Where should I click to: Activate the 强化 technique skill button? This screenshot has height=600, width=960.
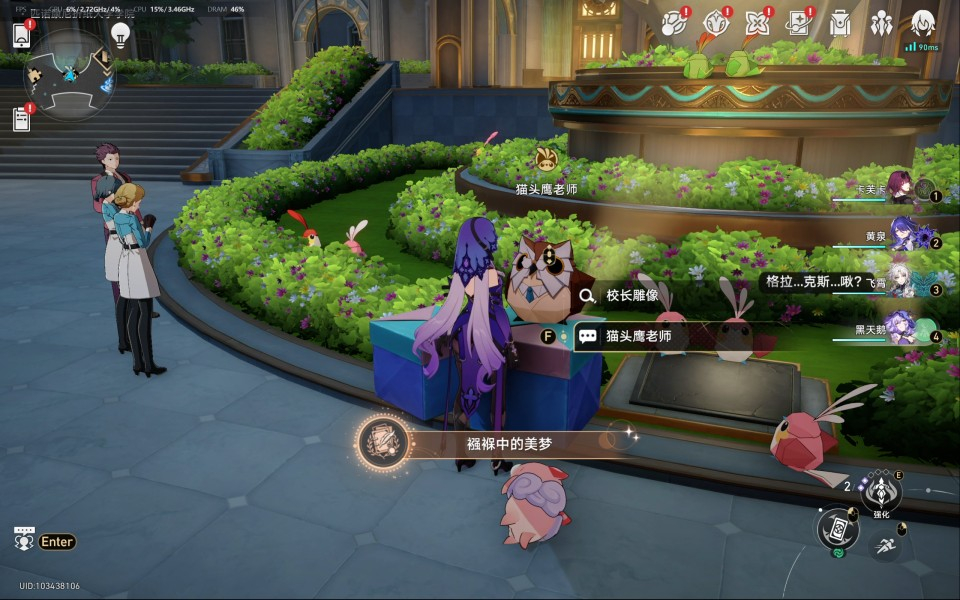(x=881, y=491)
